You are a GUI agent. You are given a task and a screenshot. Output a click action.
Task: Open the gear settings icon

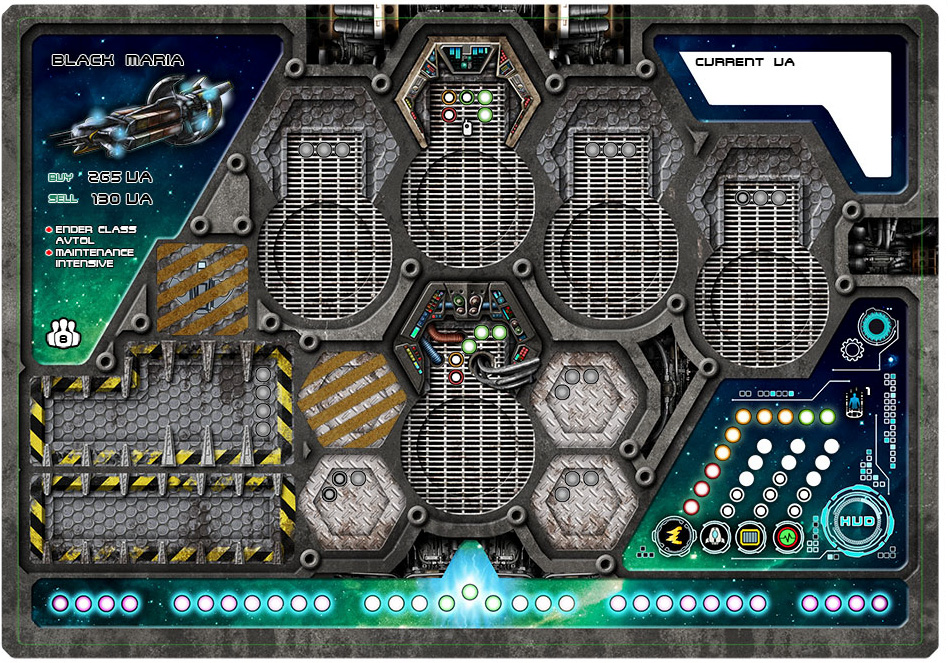pyautogui.click(x=853, y=351)
